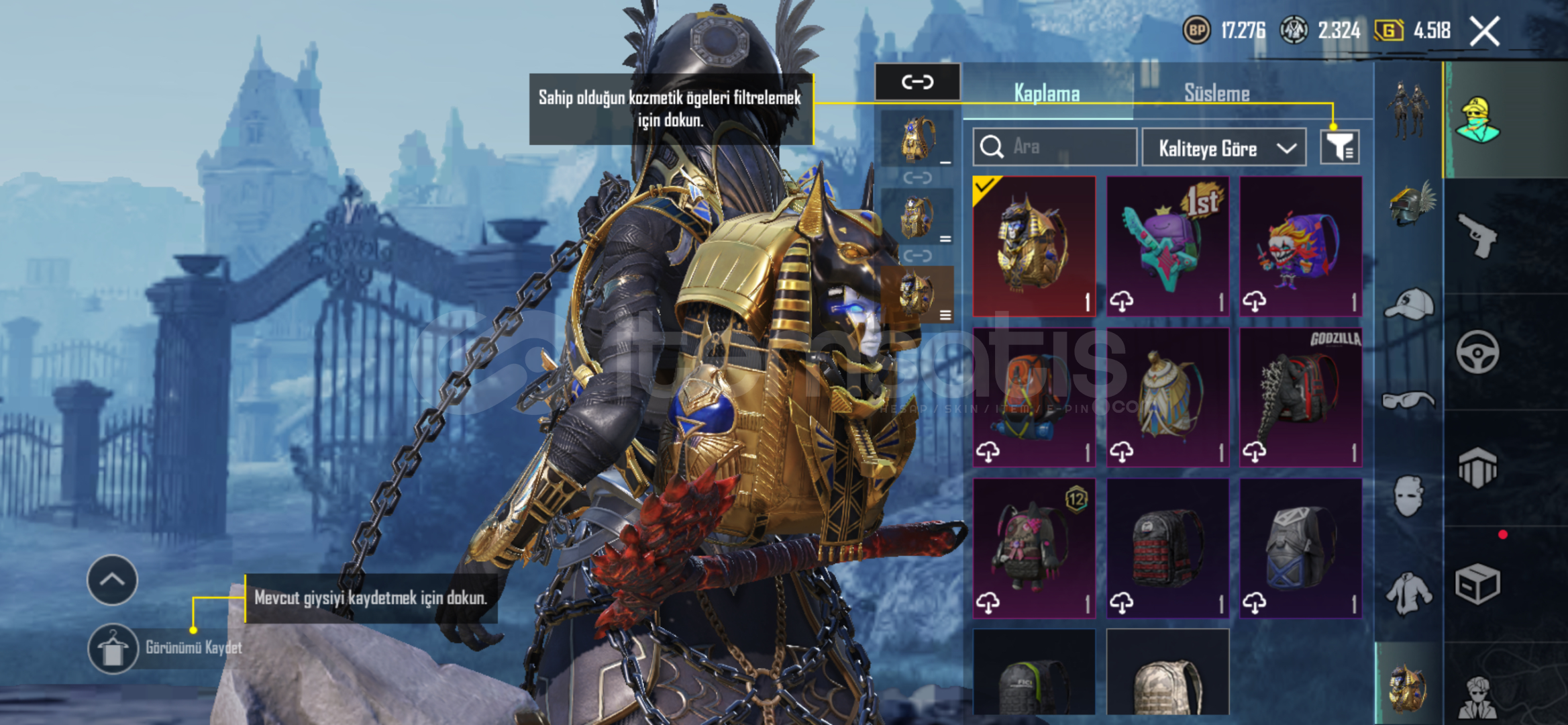Choose the 1st guitar backpack skin
Screen dimensions: 1568x725
[x=1167, y=246]
